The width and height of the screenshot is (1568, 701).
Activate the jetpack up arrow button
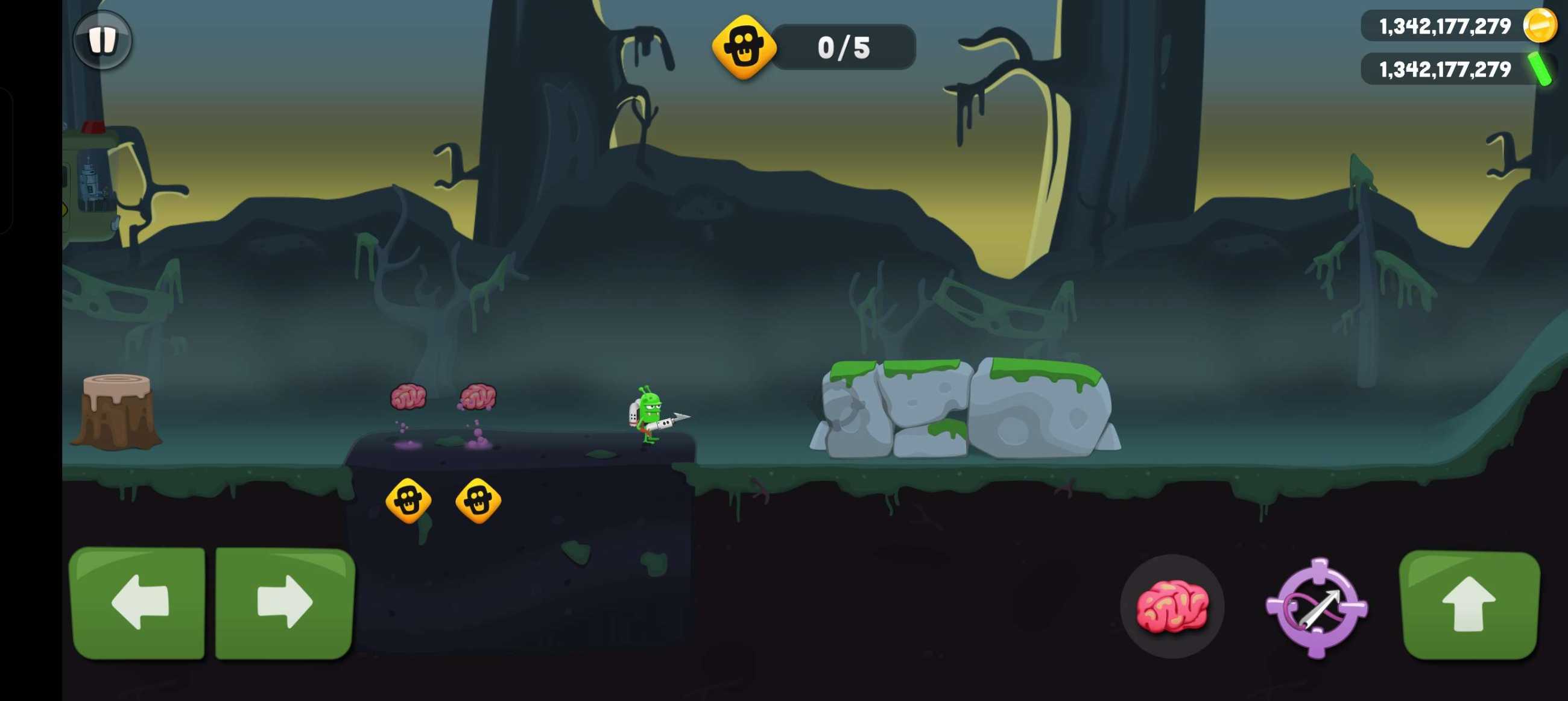[1469, 605]
